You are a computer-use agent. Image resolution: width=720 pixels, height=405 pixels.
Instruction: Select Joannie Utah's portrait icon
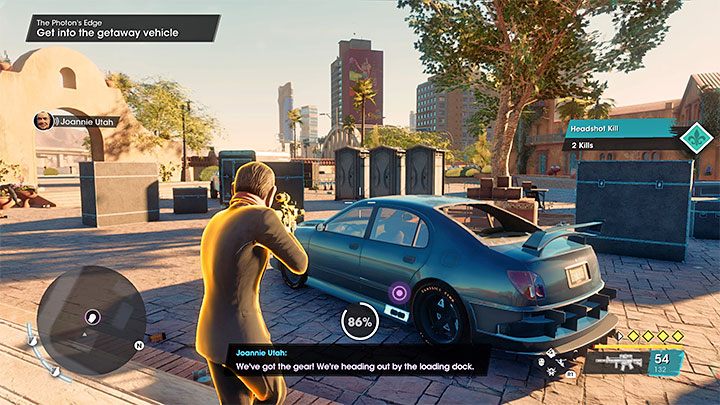point(43,121)
